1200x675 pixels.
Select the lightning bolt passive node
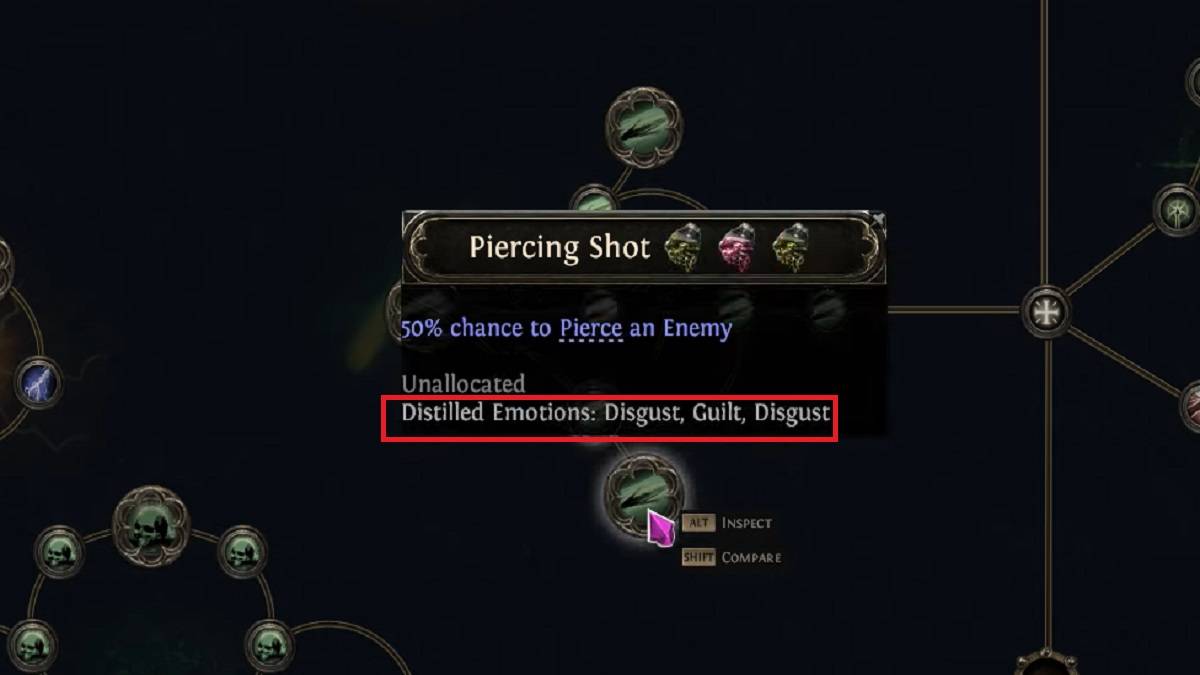pyautogui.click(x=38, y=383)
